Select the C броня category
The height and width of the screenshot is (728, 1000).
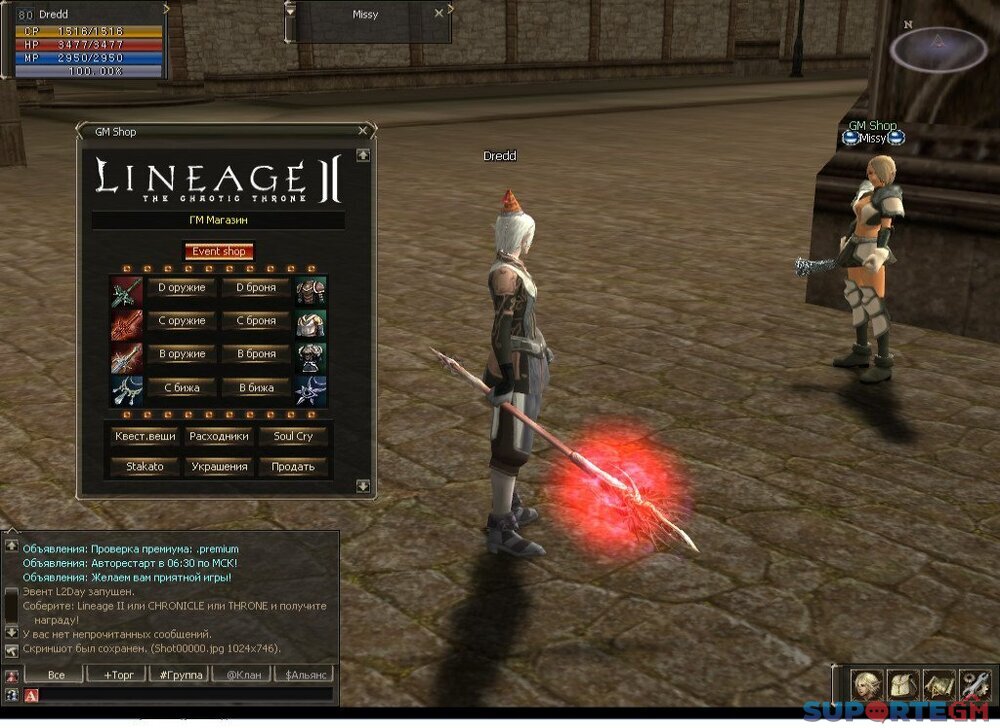tap(256, 321)
